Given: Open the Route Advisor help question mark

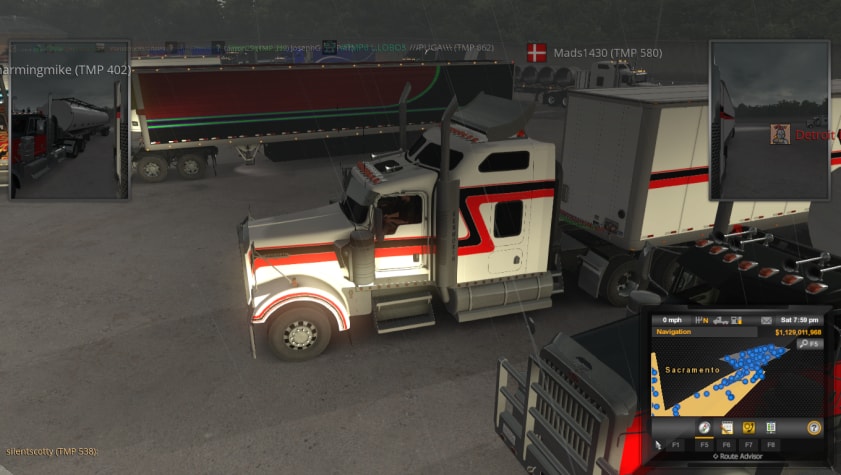Looking at the screenshot, I should coord(814,427).
